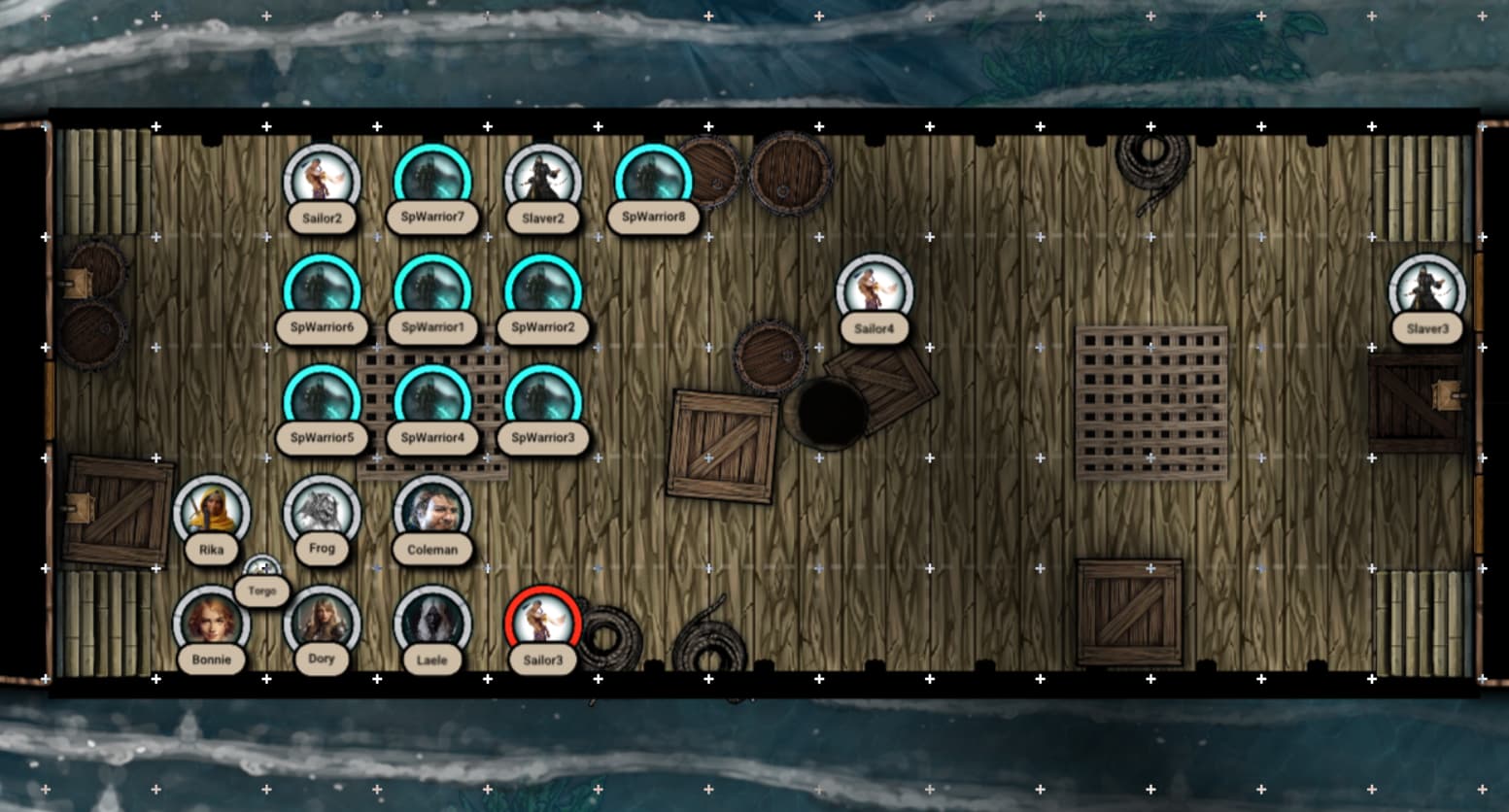Select the Sailor4 token
The width and height of the screenshot is (1509, 812).
coord(874,292)
